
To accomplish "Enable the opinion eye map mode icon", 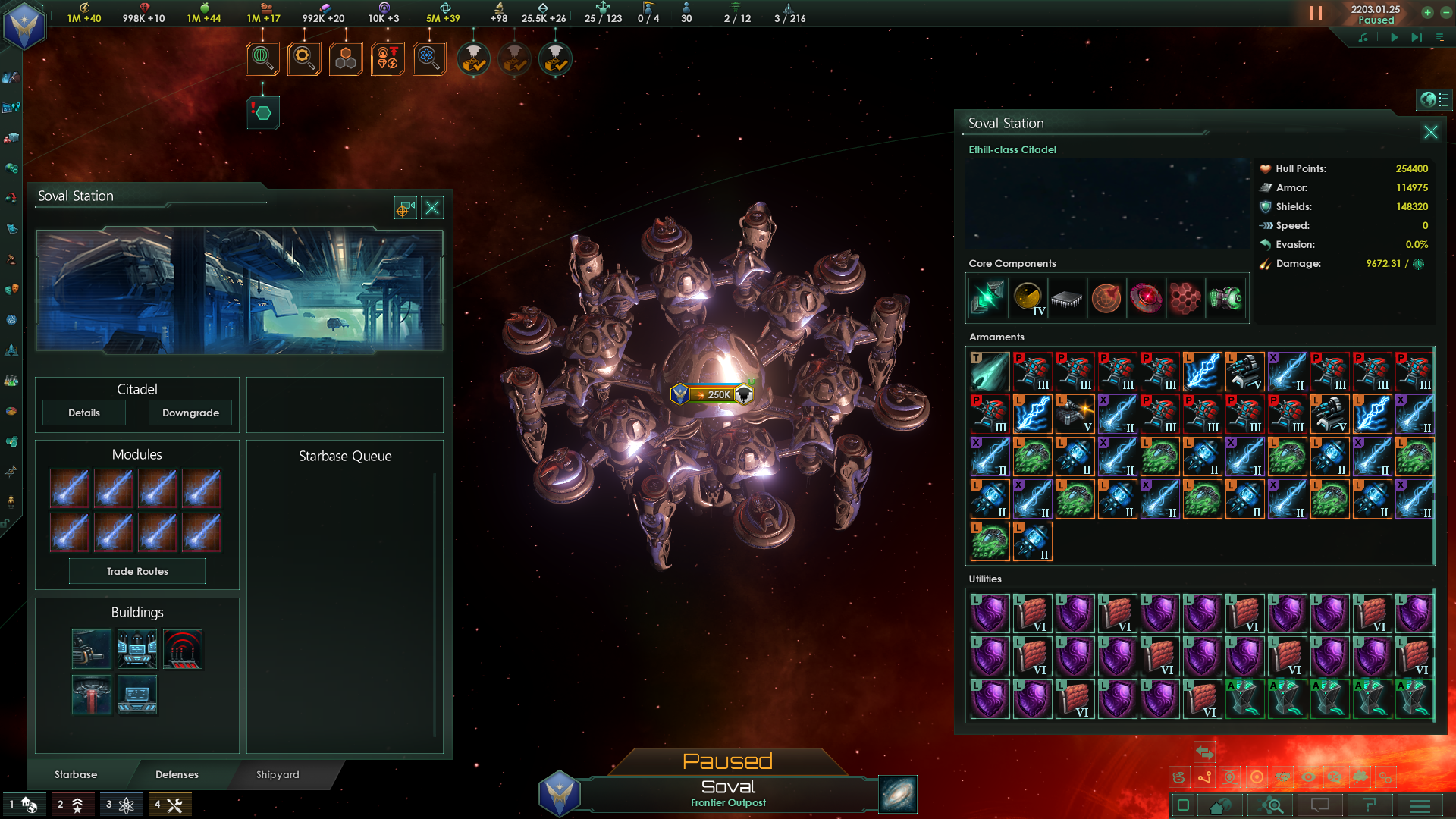I will click(1309, 777).
